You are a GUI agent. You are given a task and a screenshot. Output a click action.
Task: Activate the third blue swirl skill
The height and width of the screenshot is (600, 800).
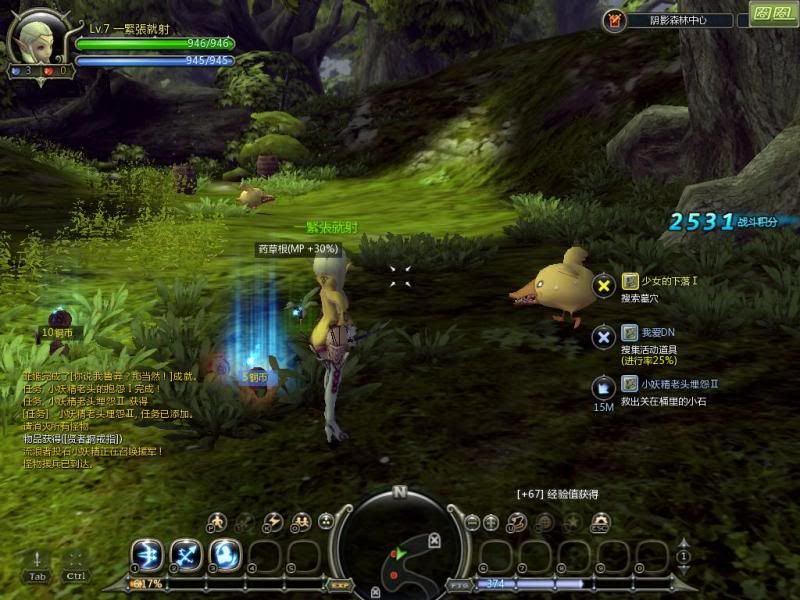[225, 555]
